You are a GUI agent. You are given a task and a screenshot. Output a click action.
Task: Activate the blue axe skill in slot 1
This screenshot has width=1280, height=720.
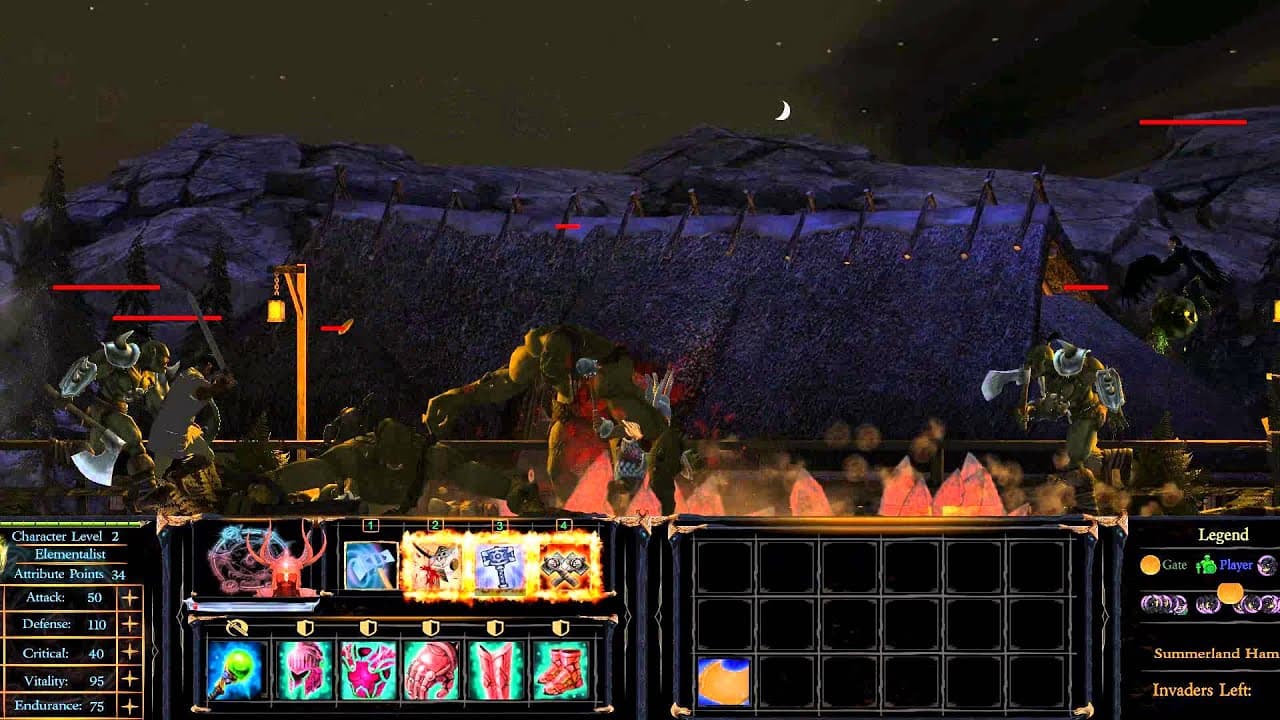[371, 565]
